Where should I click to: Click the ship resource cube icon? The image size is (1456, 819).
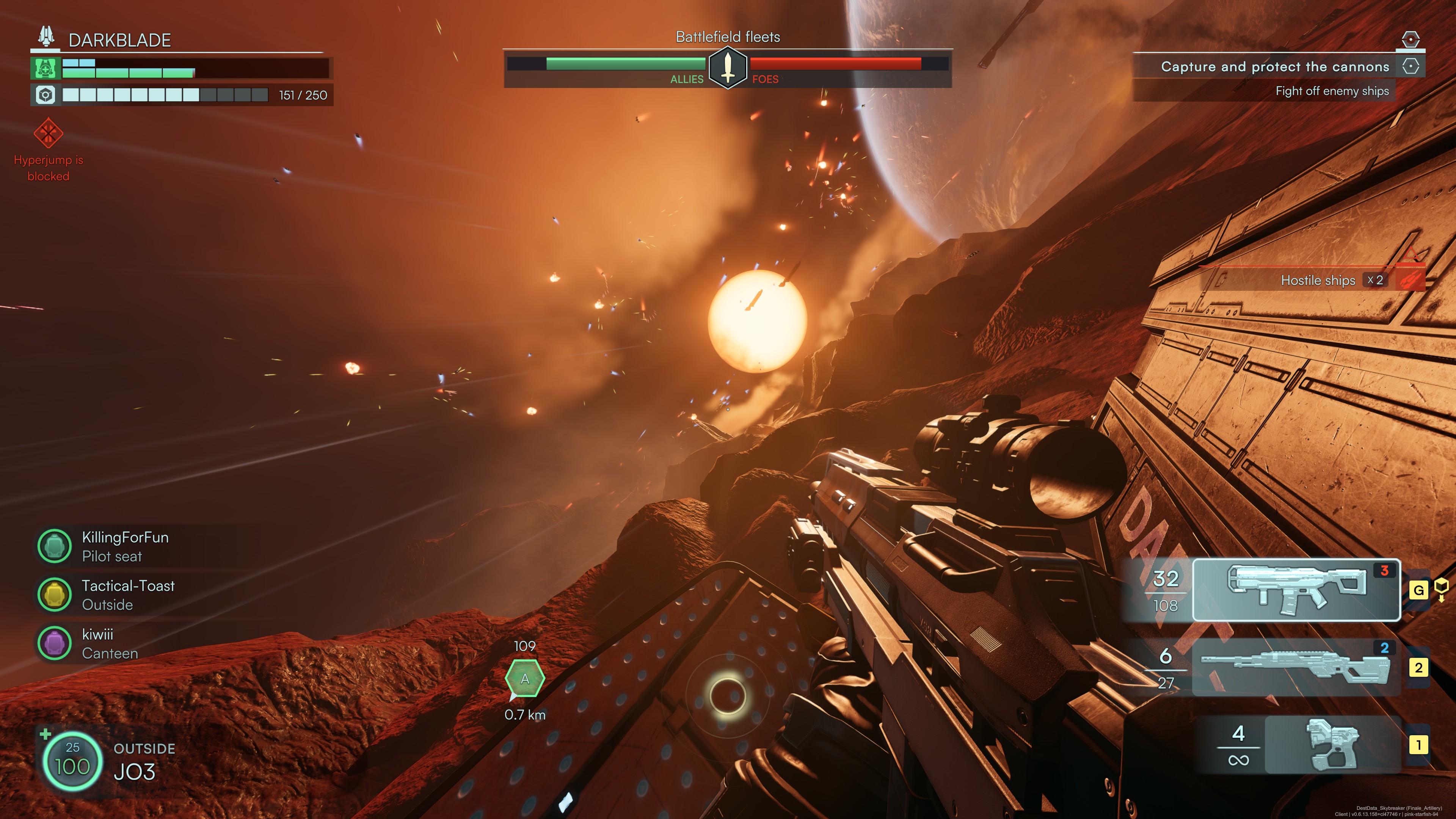click(45, 95)
